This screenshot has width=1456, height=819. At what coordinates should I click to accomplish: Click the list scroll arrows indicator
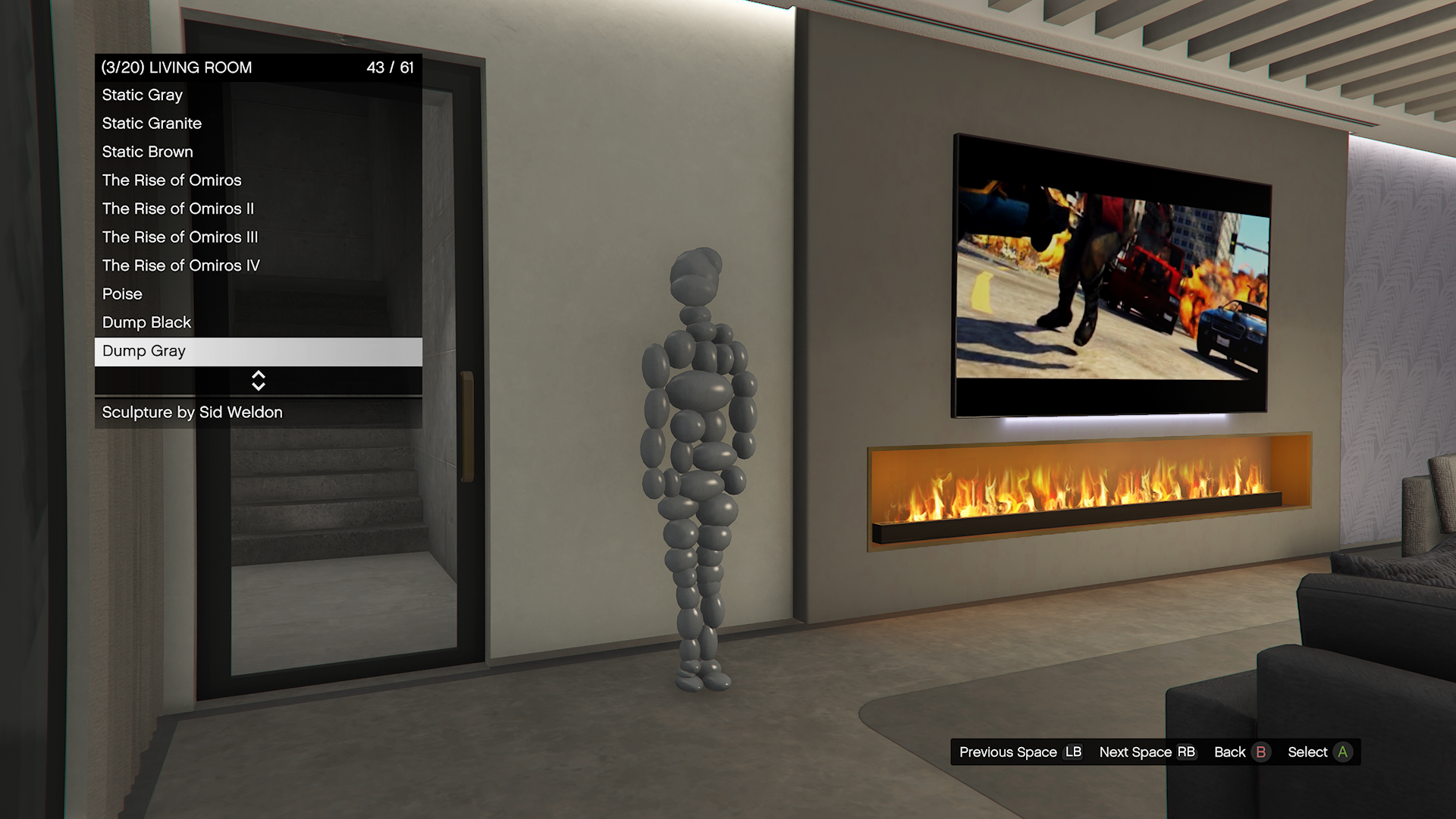259,381
